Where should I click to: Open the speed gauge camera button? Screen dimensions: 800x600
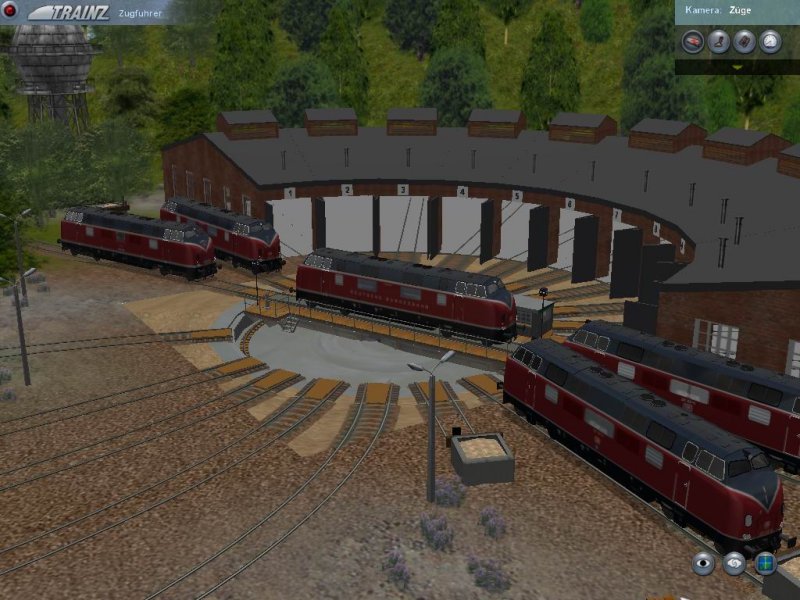pos(769,41)
